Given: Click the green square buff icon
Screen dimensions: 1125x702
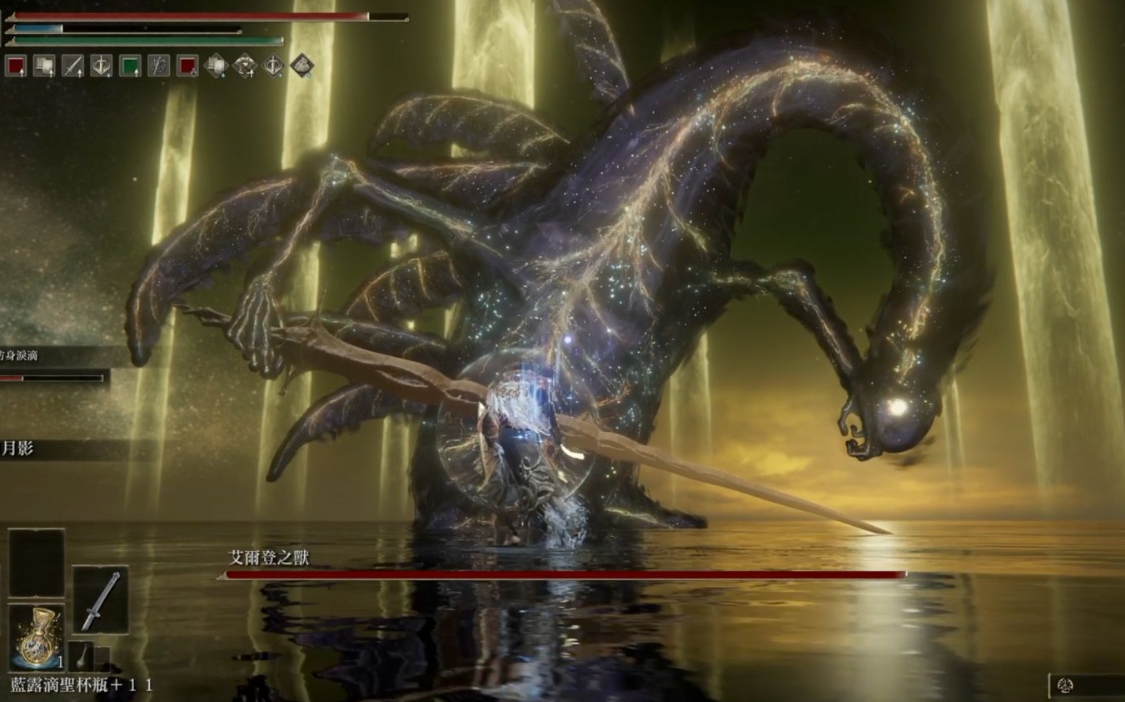Looking at the screenshot, I should [x=129, y=66].
